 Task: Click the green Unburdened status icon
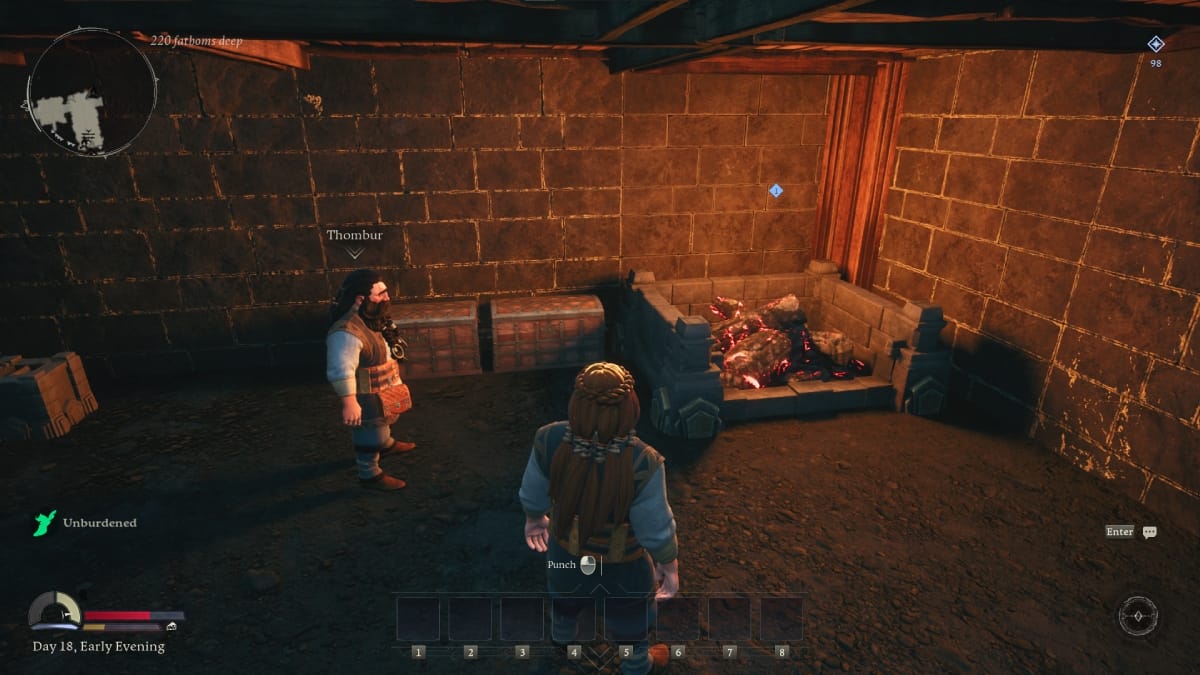pyautogui.click(x=44, y=523)
